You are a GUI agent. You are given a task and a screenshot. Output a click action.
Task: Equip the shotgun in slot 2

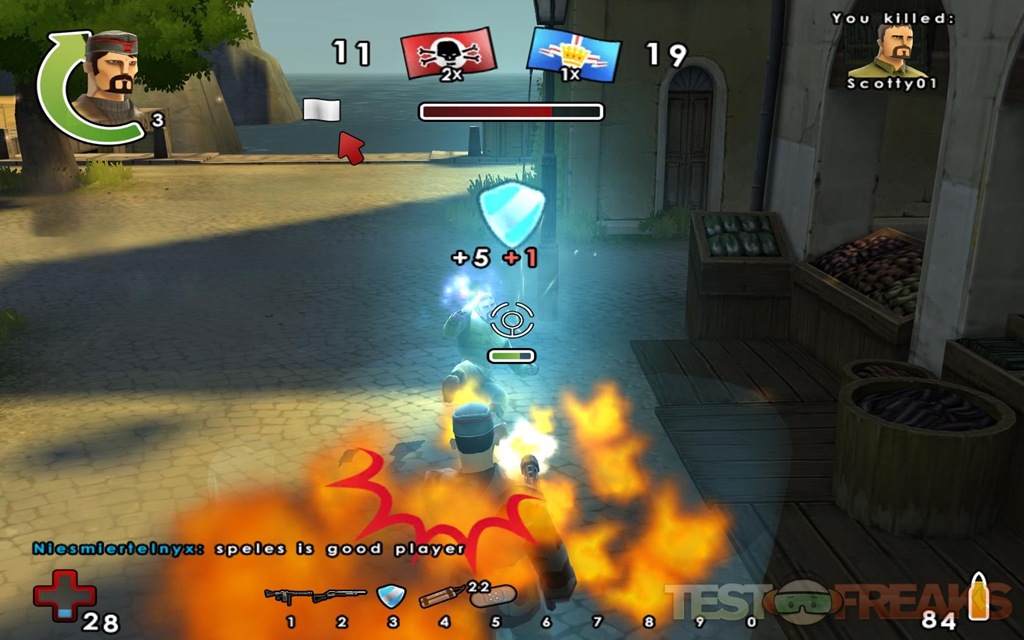pyautogui.click(x=339, y=596)
